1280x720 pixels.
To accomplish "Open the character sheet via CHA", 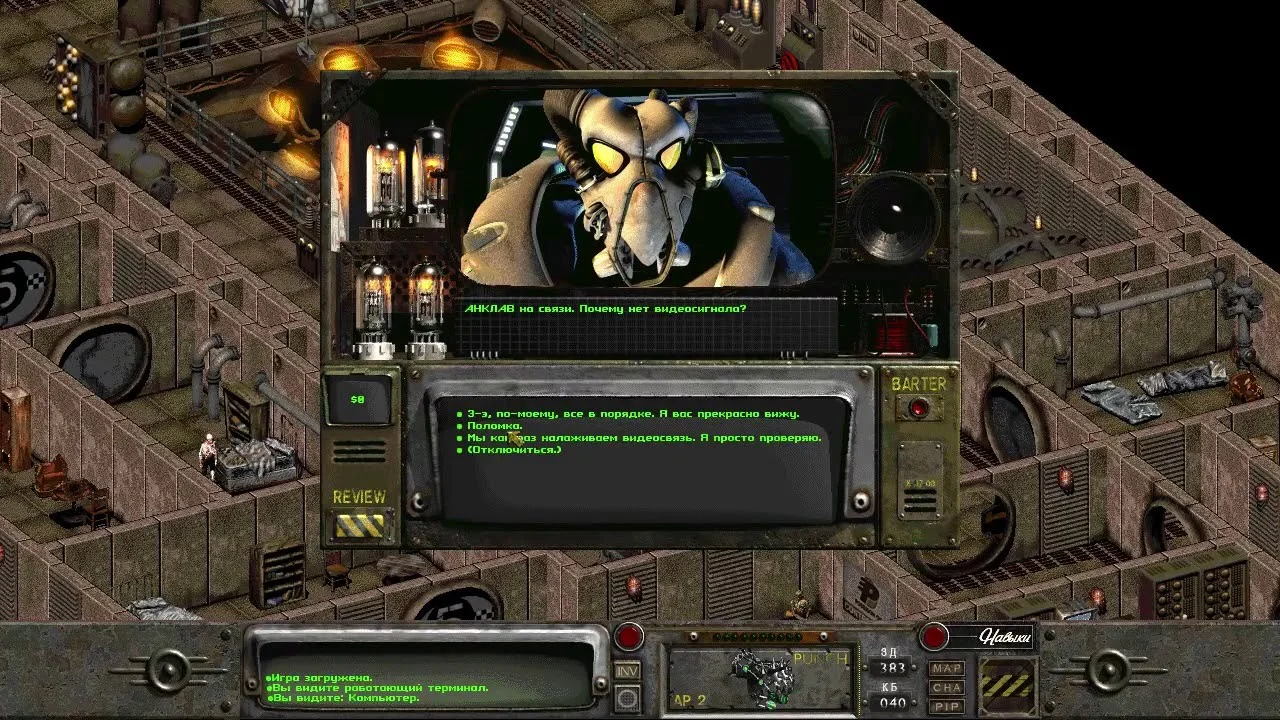I will [x=946, y=687].
